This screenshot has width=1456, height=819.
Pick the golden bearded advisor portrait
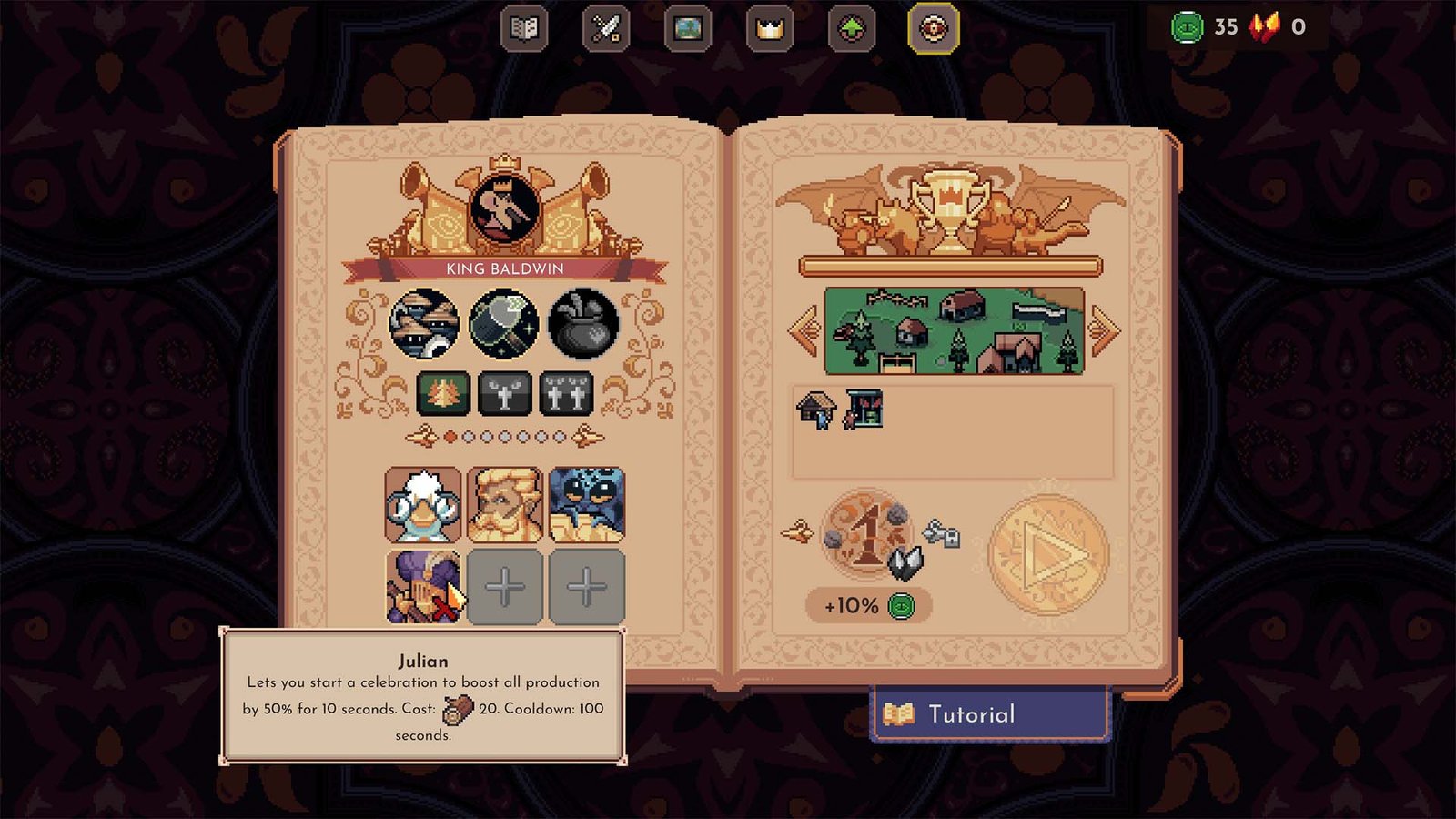[505, 505]
